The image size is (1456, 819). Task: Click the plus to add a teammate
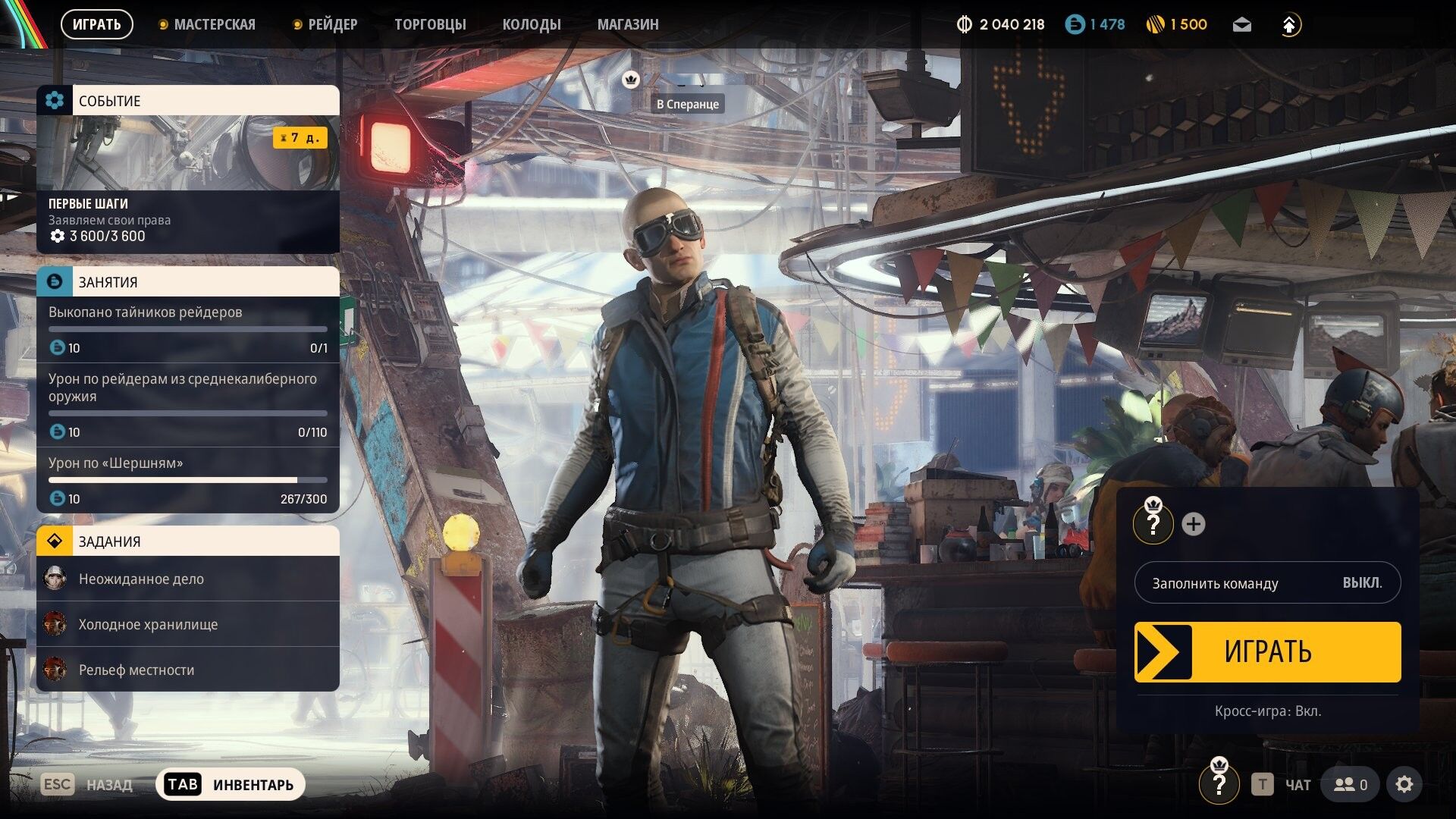(1193, 522)
